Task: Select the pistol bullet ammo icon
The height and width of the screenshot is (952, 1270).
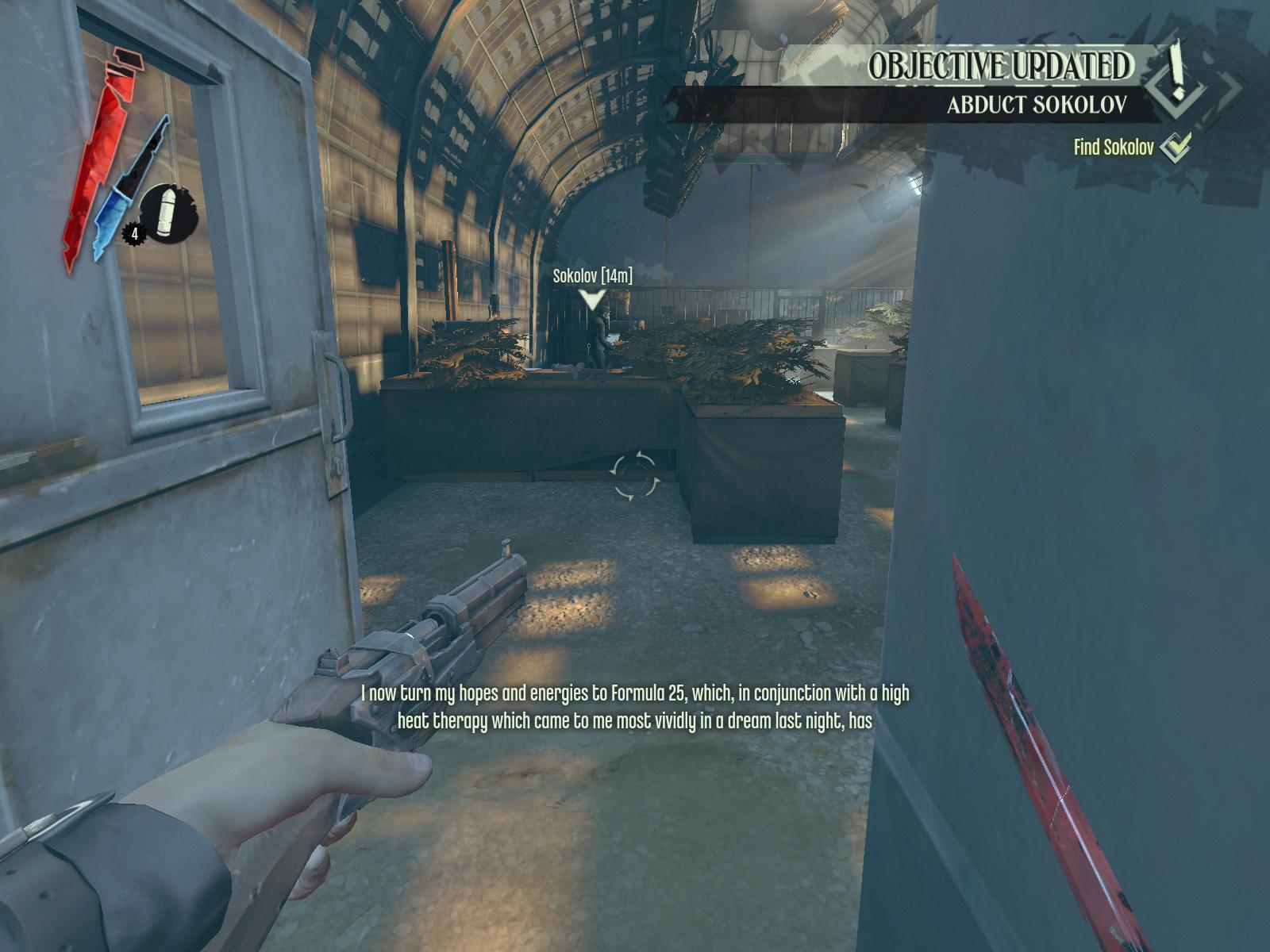Action: [167, 213]
